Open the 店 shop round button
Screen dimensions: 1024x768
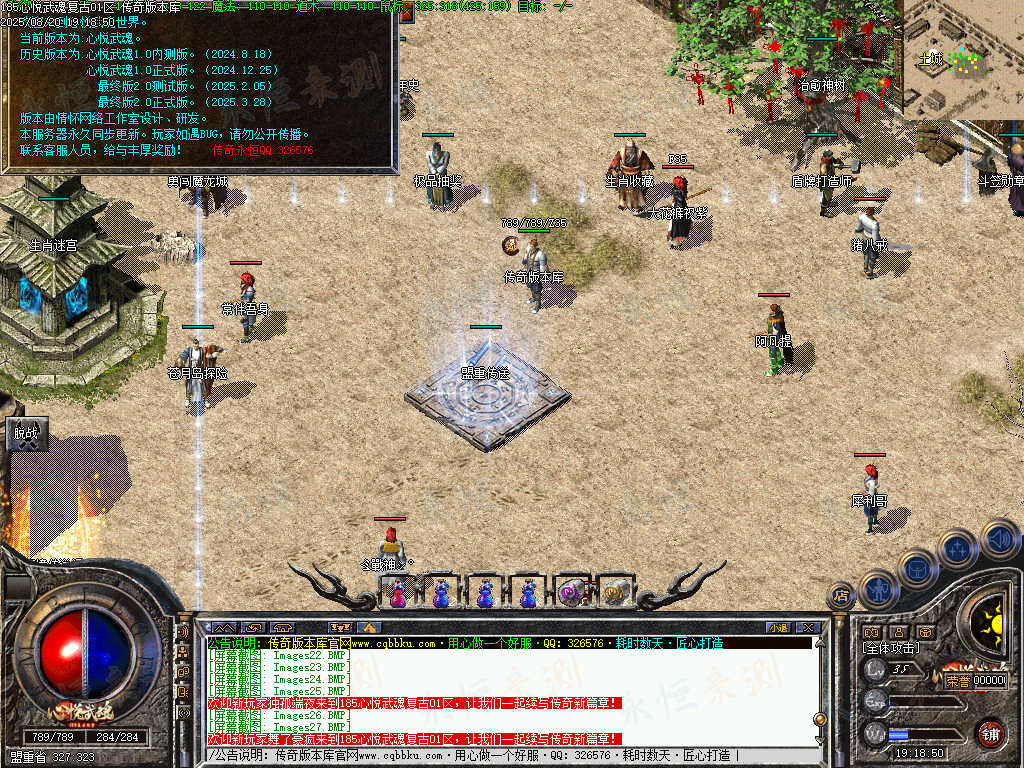point(841,597)
